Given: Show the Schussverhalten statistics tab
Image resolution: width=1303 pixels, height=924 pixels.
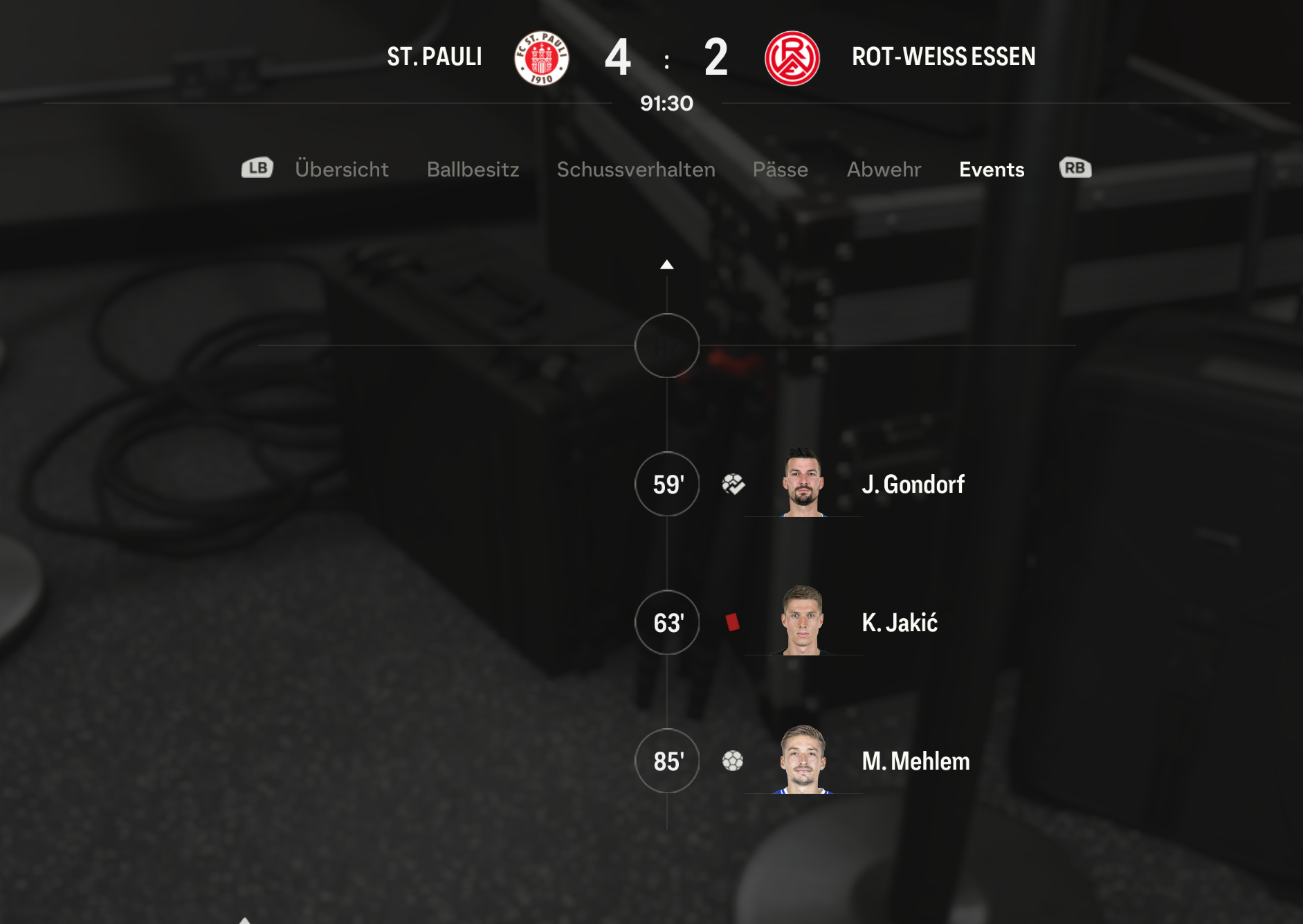Looking at the screenshot, I should pyautogui.click(x=635, y=170).
